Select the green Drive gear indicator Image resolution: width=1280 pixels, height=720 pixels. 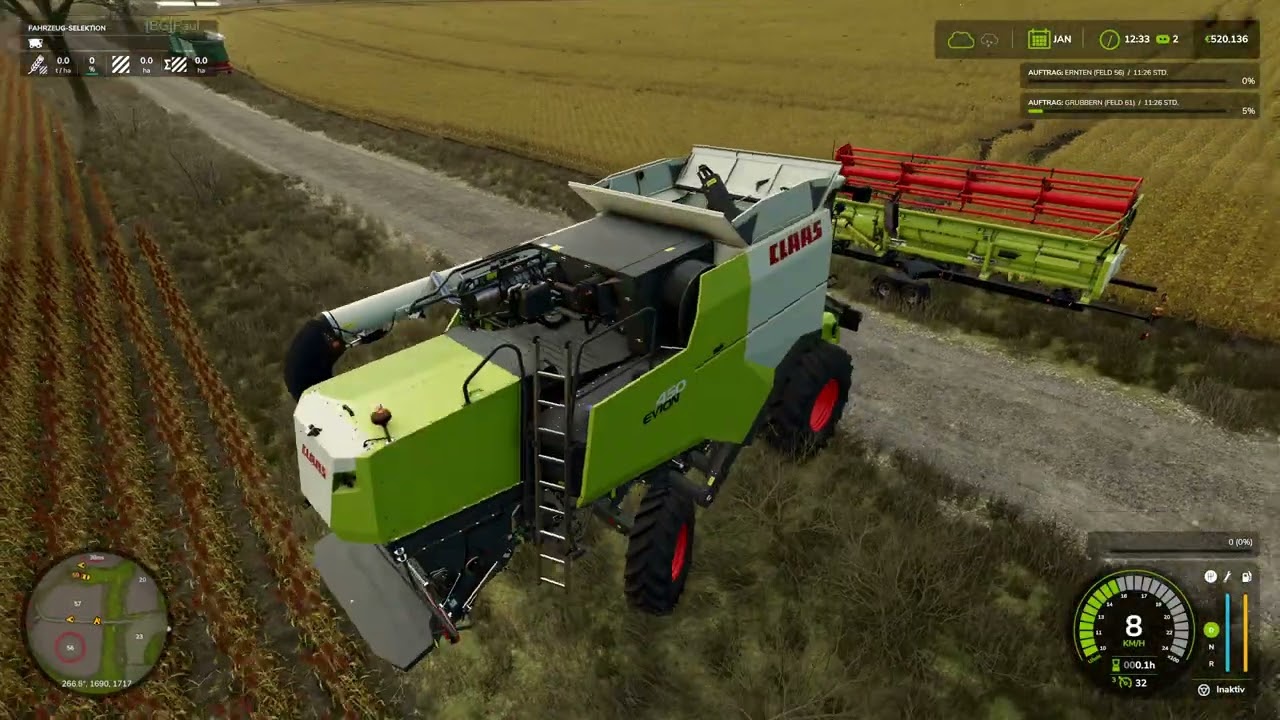(1211, 630)
